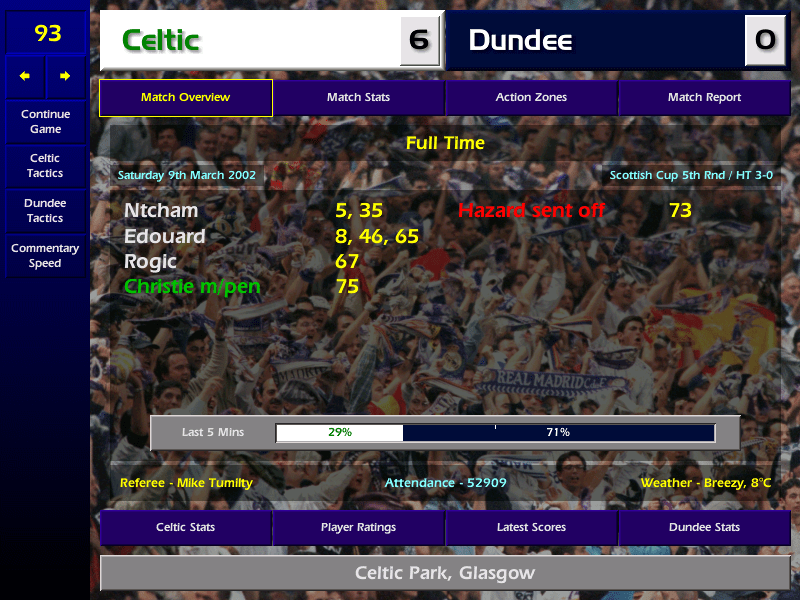Select goalscorer Edouard
Viewport: 800px width, 600px height.
(x=165, y=237)
